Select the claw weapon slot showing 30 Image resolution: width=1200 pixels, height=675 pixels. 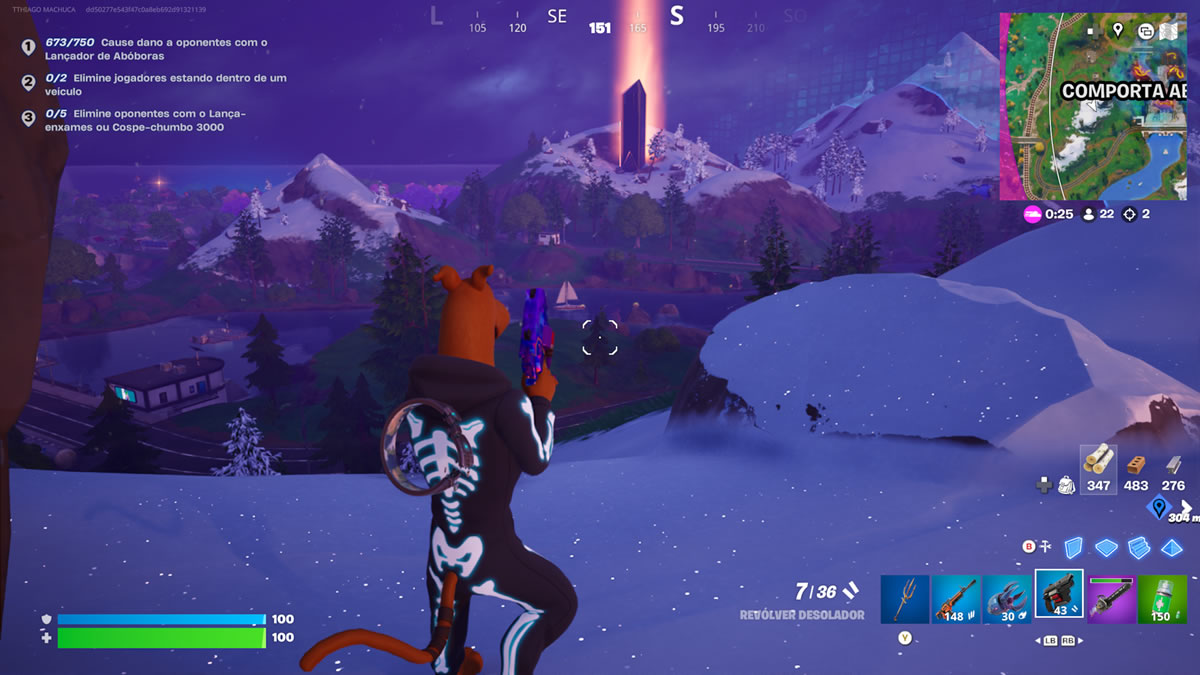pyautogui.click(x=1007, y=599)
